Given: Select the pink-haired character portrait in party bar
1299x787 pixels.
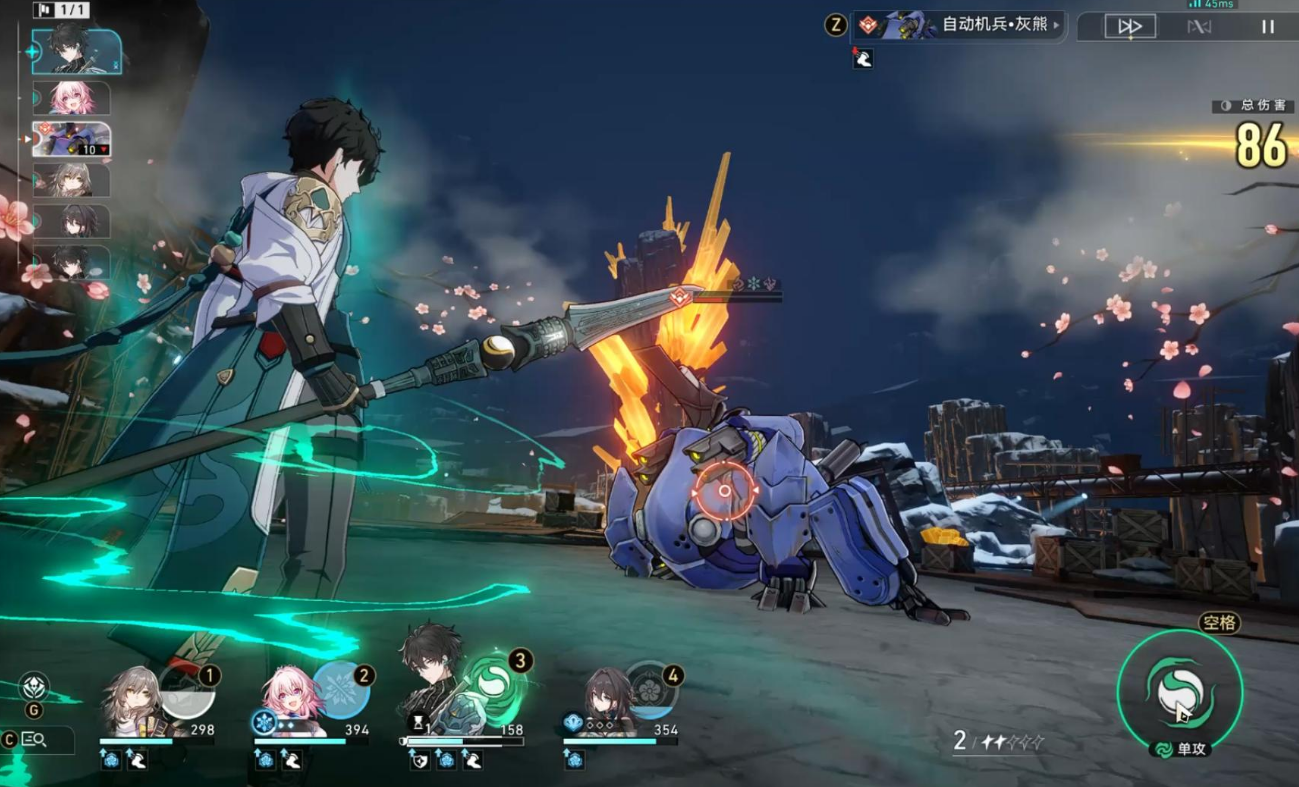Looking at the screenshot, I should (x=291, y=700).
